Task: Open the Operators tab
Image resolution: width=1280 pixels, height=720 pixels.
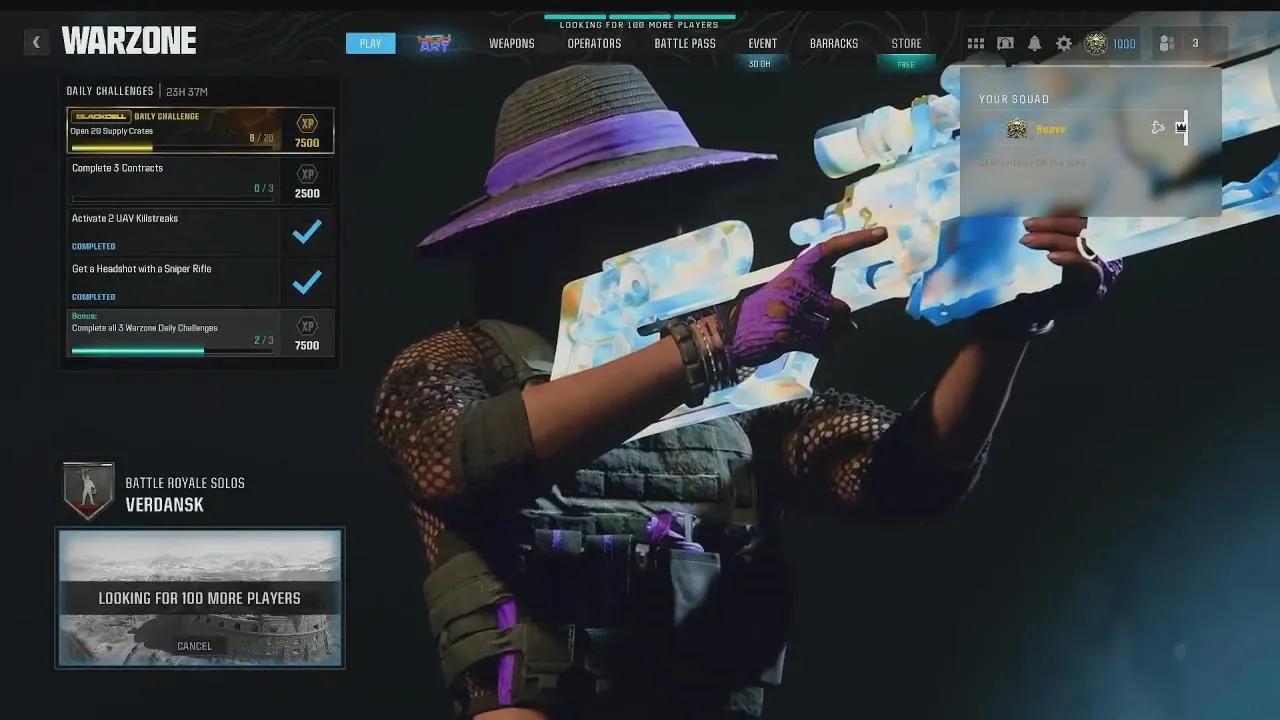Action: click(594, 43)
